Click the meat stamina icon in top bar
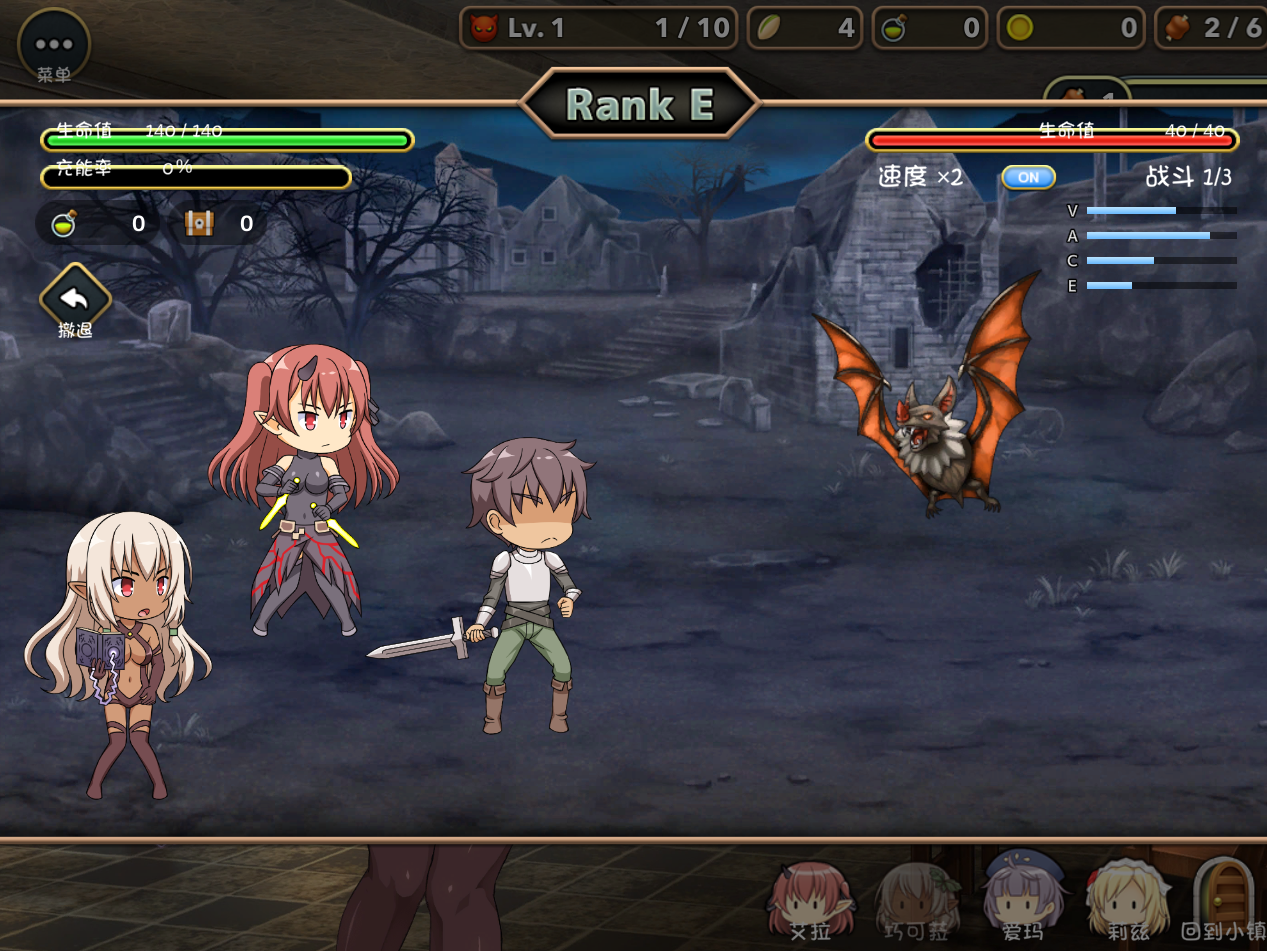This screenshot has height=951, width=1267. coord(1179,27)
